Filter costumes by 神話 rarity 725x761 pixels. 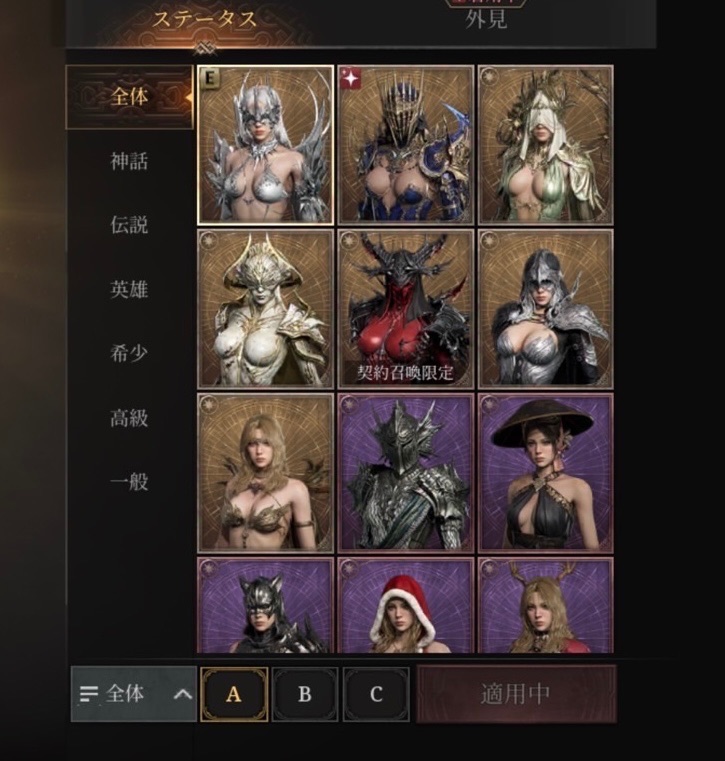129,161
